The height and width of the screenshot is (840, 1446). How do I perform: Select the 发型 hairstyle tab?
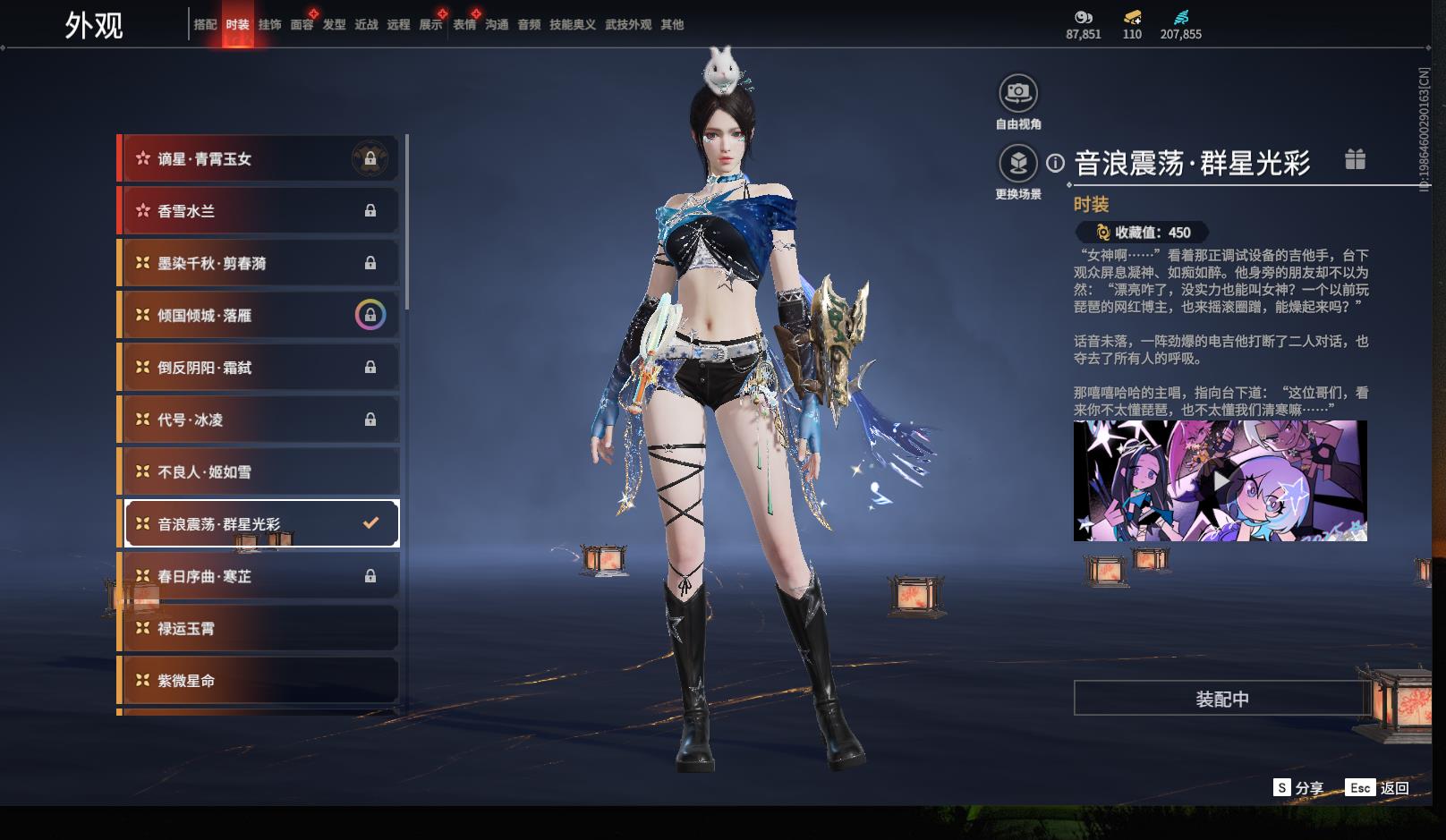click(x=334, y=25)
